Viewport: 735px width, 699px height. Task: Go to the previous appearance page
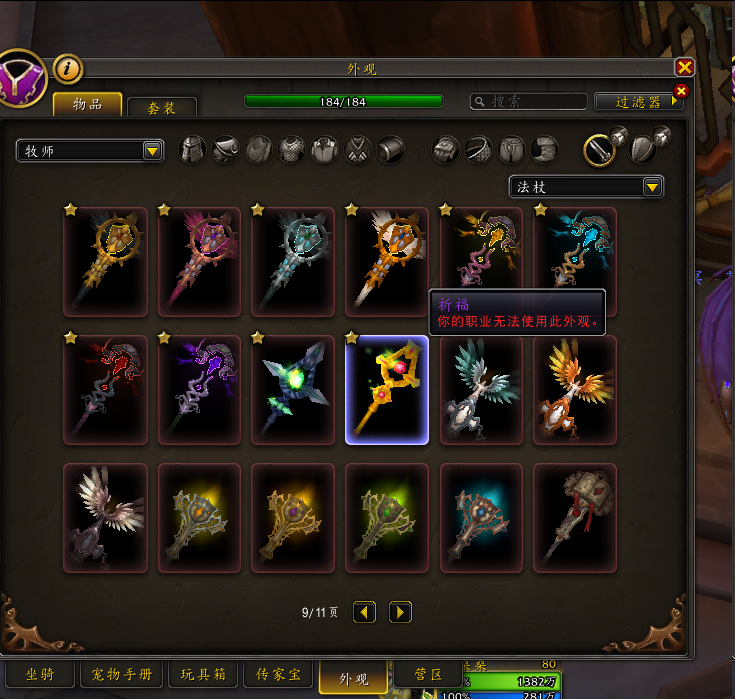pyautogui.click(x=365, y=611)
